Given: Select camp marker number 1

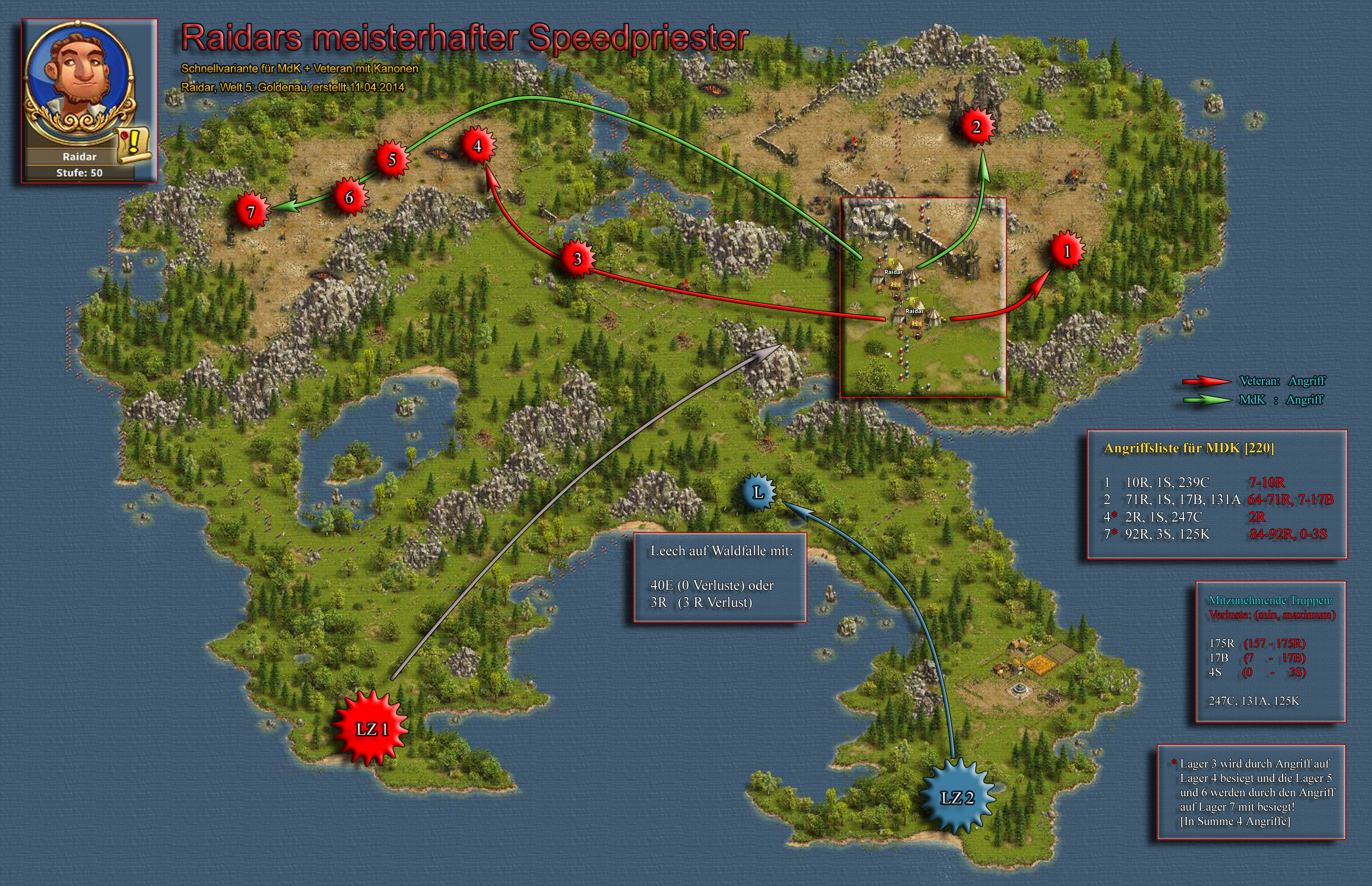Looking at the screenshot, I should coord(1066,251).
